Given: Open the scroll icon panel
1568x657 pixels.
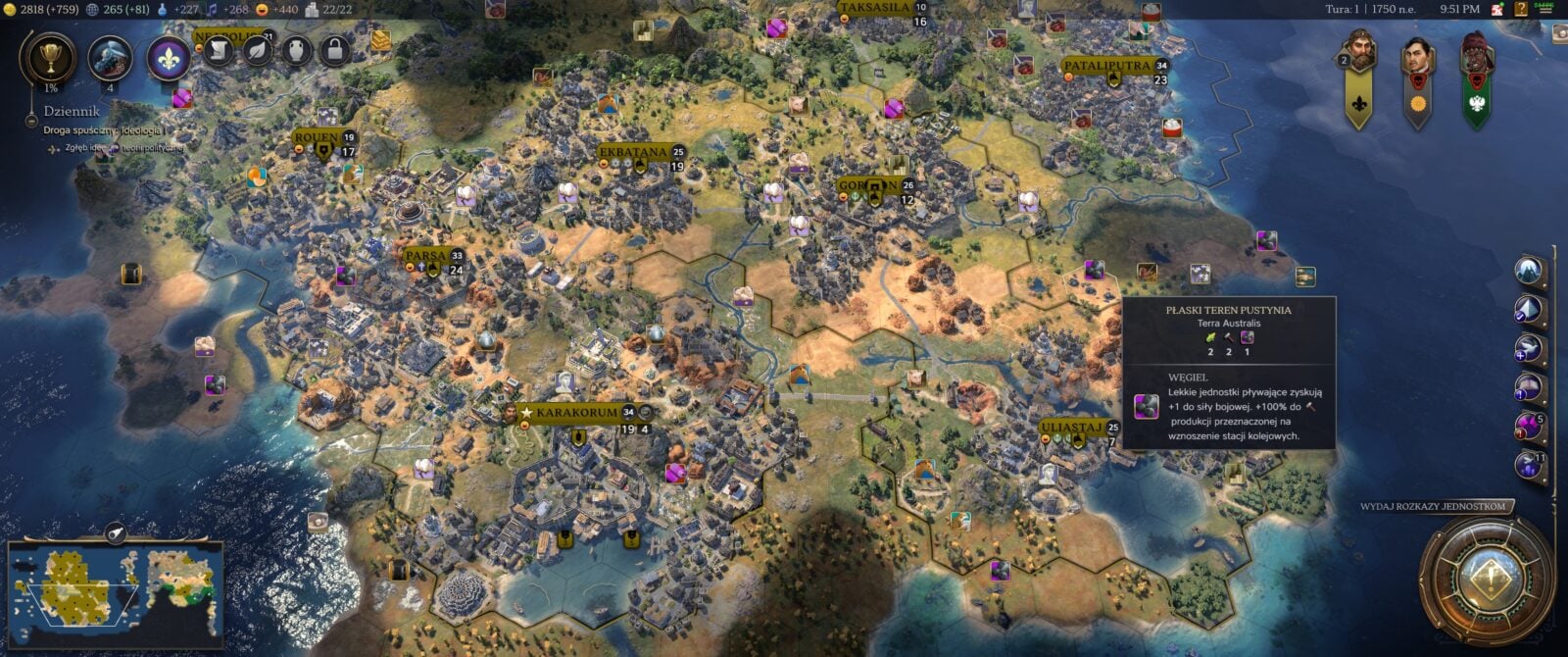Looking at the screenshot, I should tap(218, 49).
